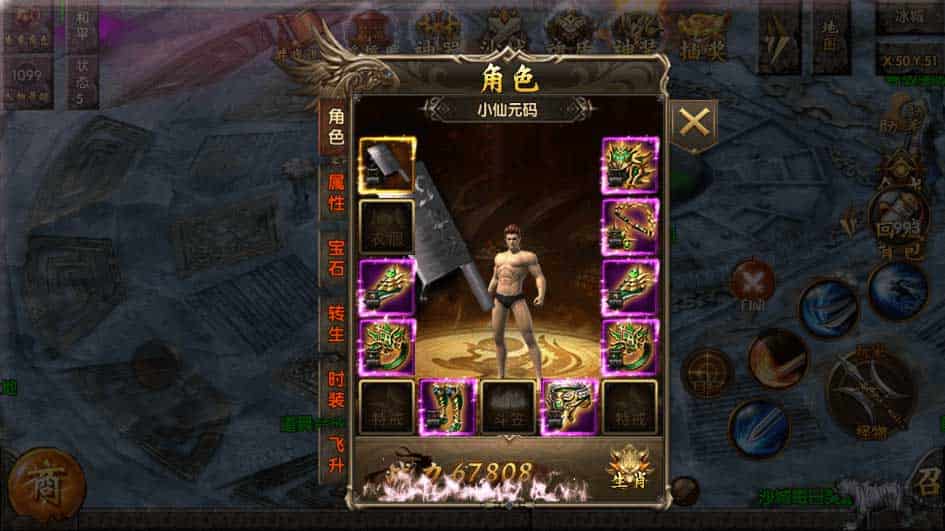This screenshot has width=945, height=531.
Task: Inspect the gold-green belt slot
Action: pos(569,406)
